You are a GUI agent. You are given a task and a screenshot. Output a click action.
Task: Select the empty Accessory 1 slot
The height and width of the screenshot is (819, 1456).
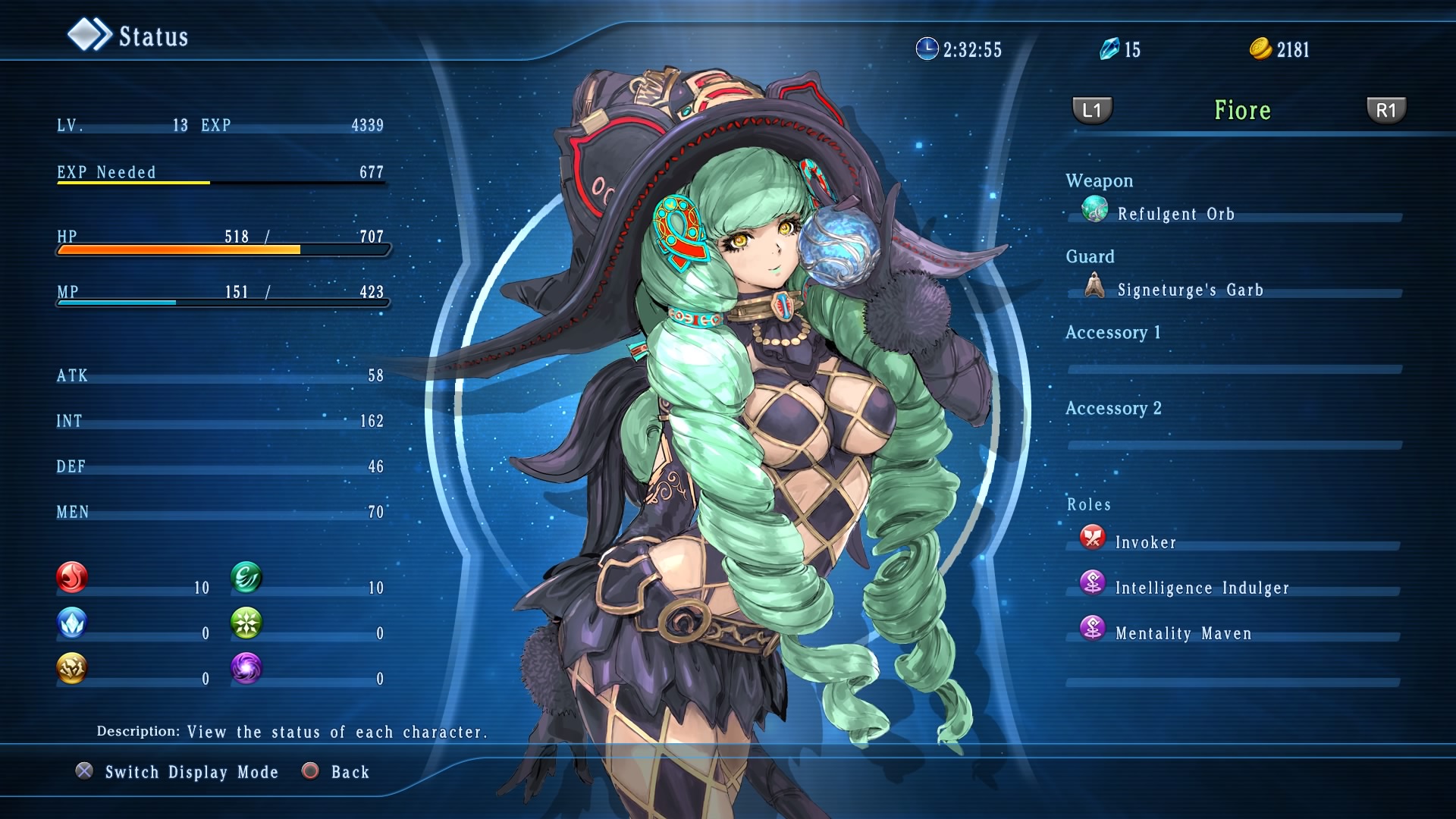click(x=1234, y=369)
